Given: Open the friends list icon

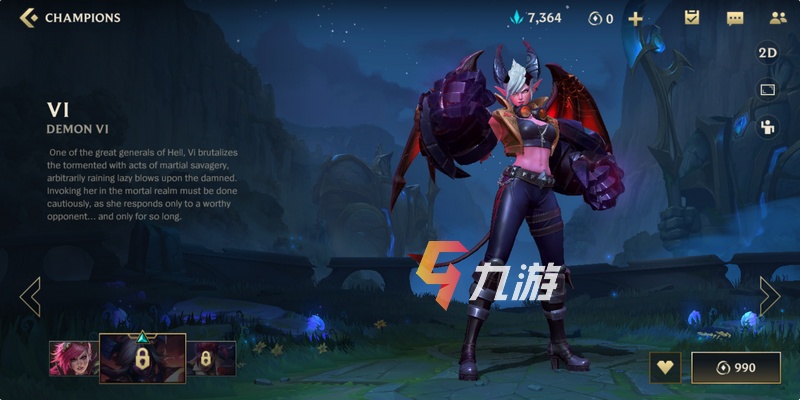Looking at the screenshot, I should click(778, 18).
